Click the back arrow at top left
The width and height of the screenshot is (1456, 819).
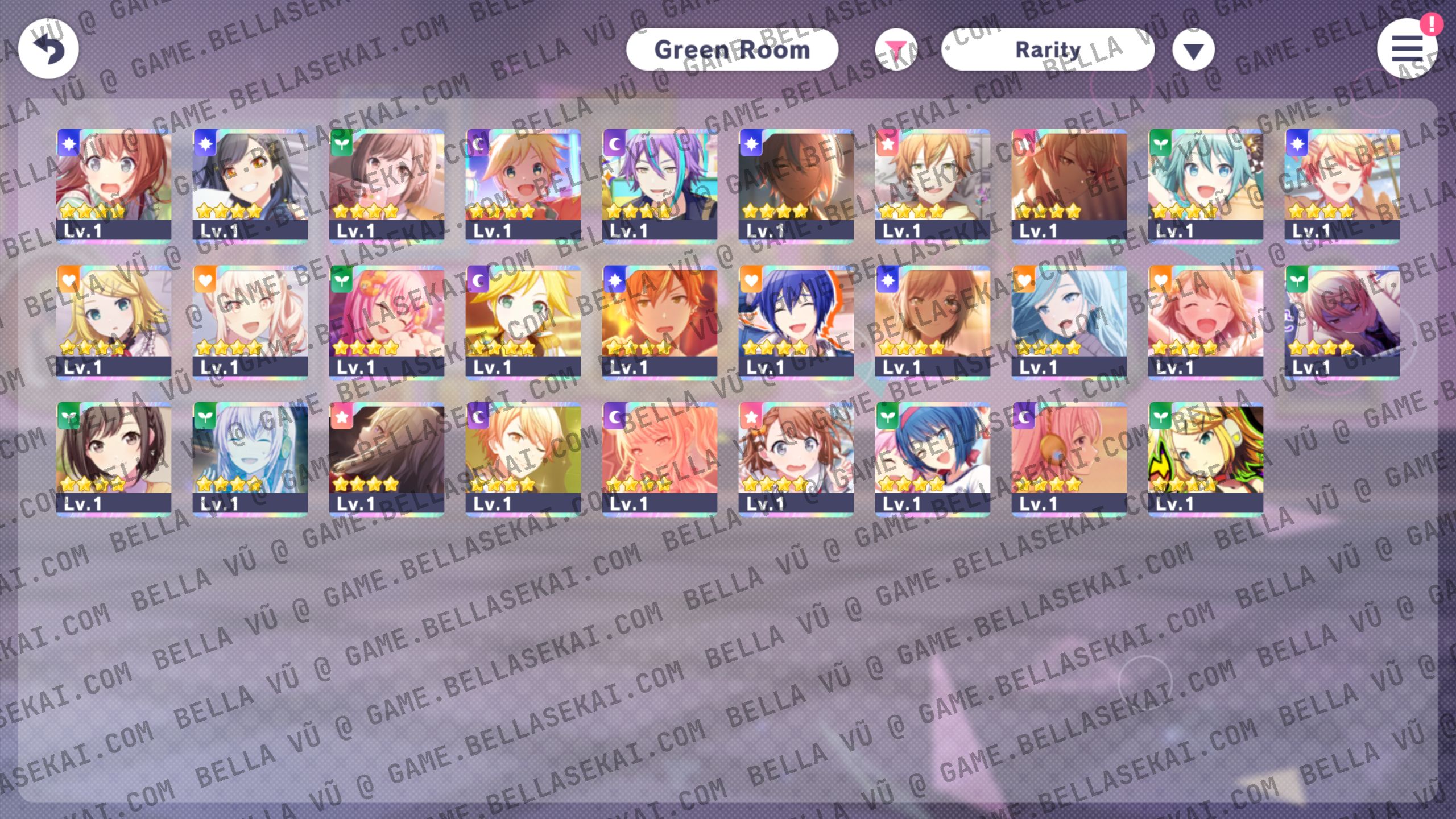48,49
